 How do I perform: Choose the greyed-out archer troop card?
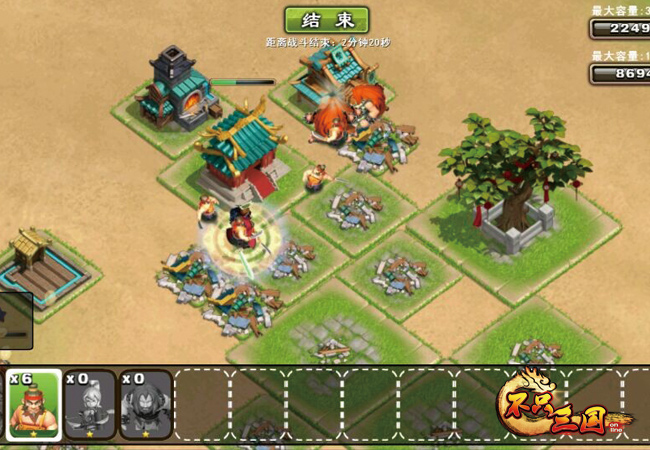tap(90, 405)
